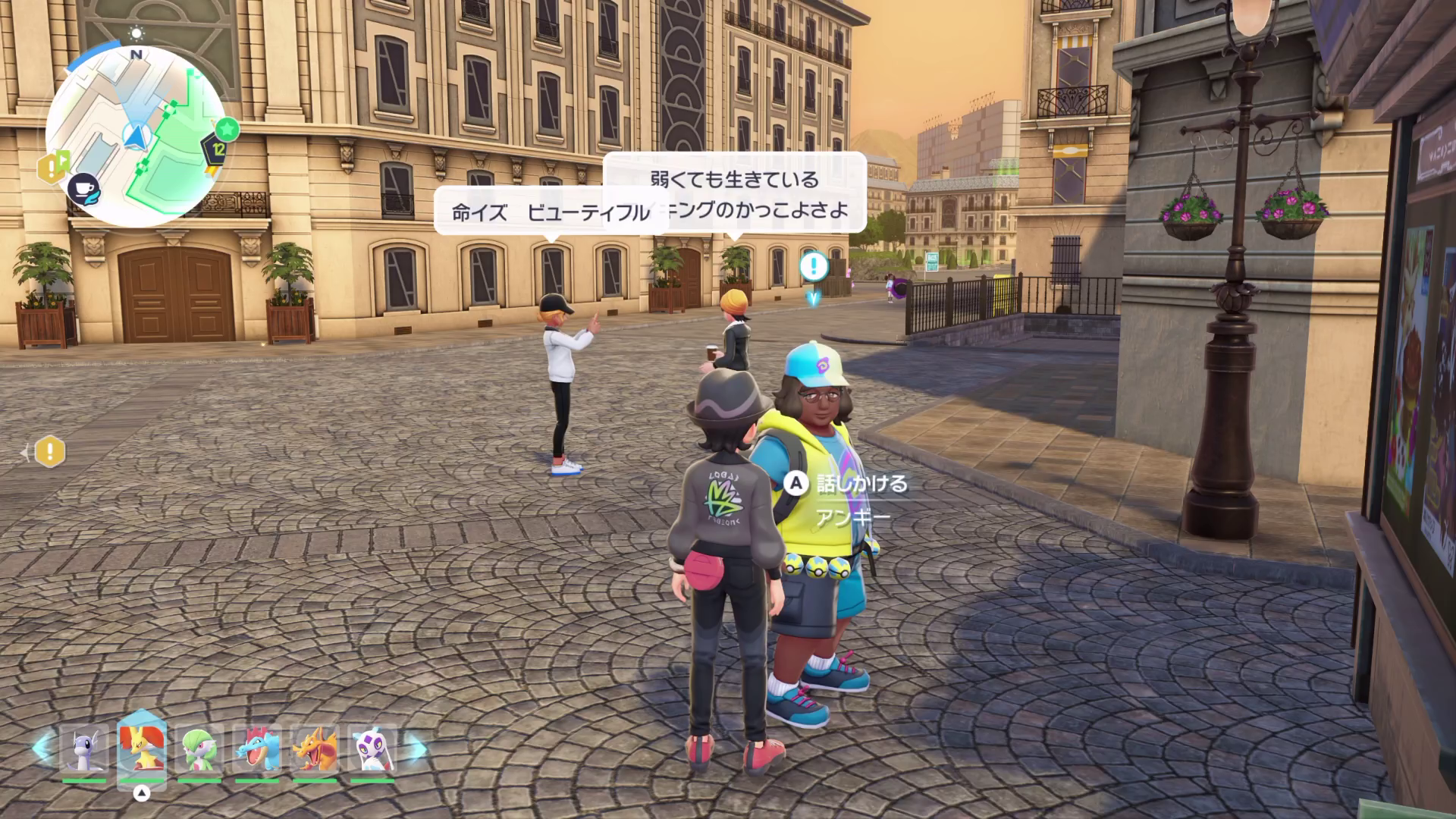
Task: Switch to Feraligatr in the party bar
Action: point(257,750)
